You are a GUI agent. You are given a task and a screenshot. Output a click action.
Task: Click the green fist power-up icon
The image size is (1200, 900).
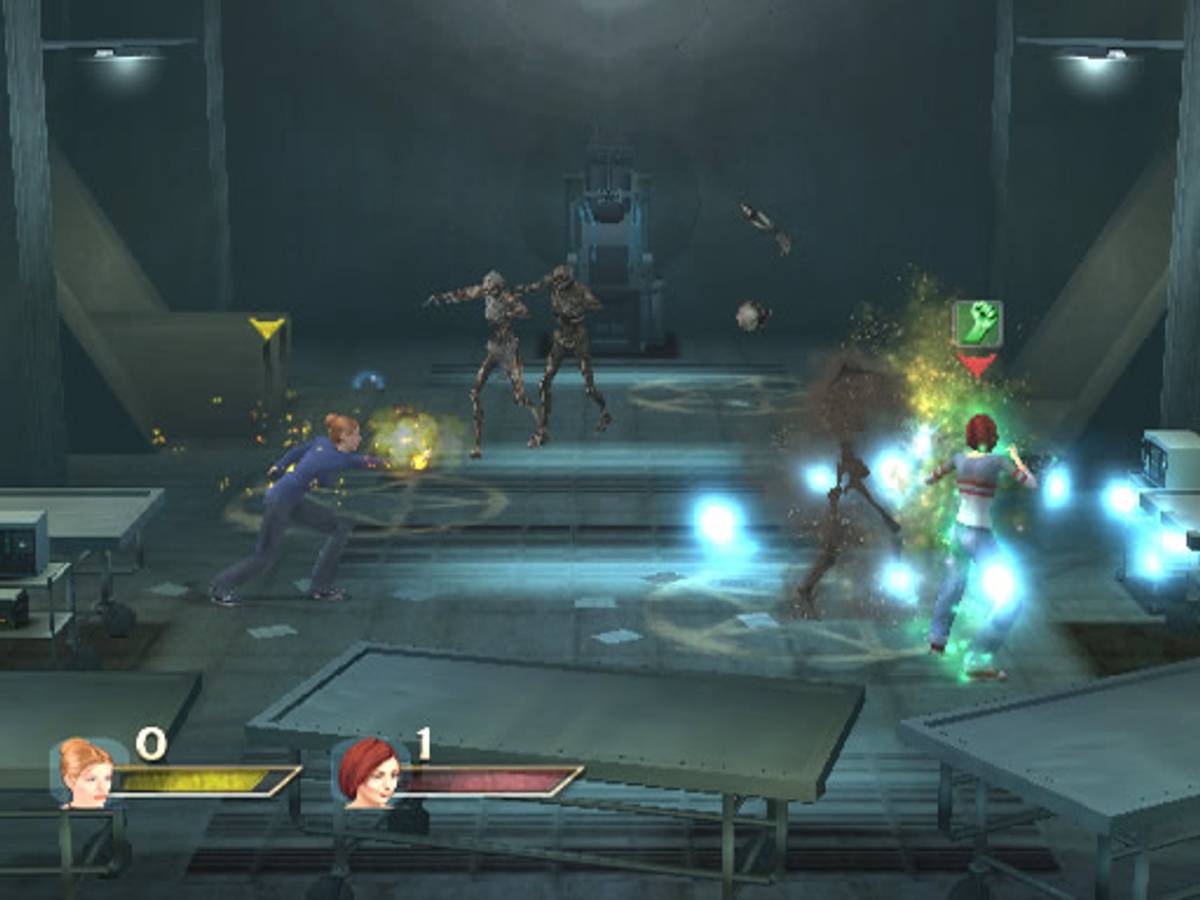(977, 323)
